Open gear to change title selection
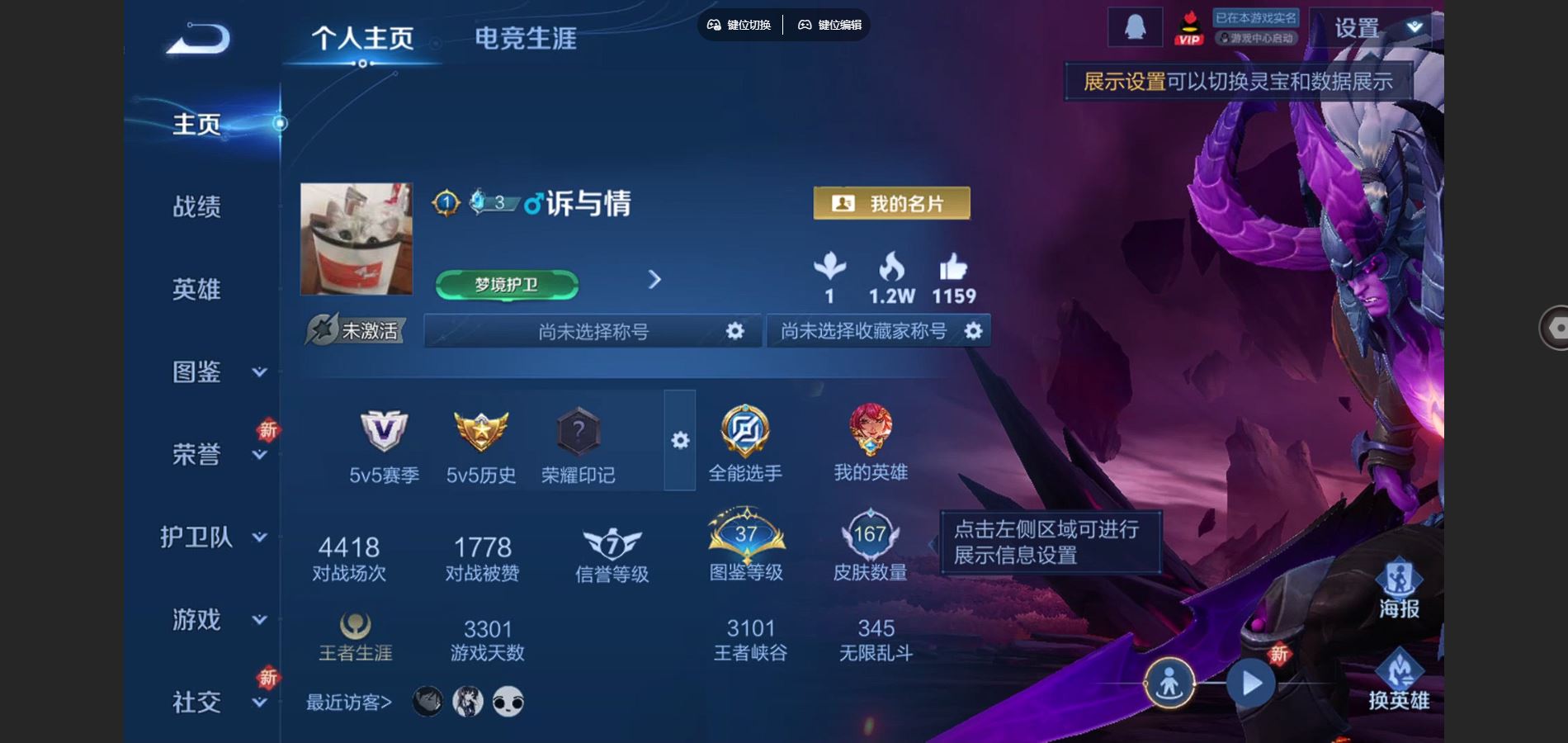This screenshot has height=743, width=1568. click(734, 330)
